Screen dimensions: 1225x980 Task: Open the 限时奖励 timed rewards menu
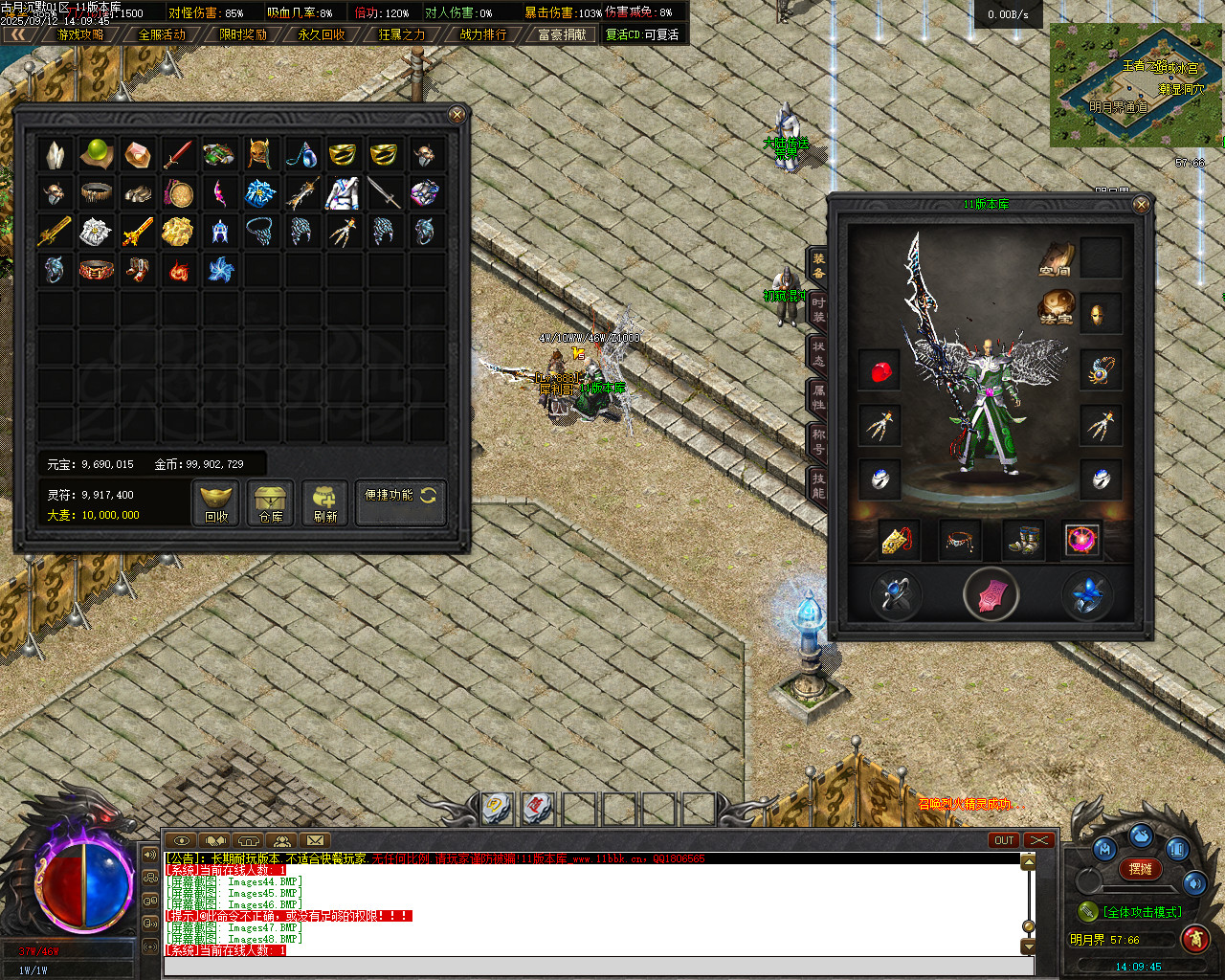[x=242, y=34]
